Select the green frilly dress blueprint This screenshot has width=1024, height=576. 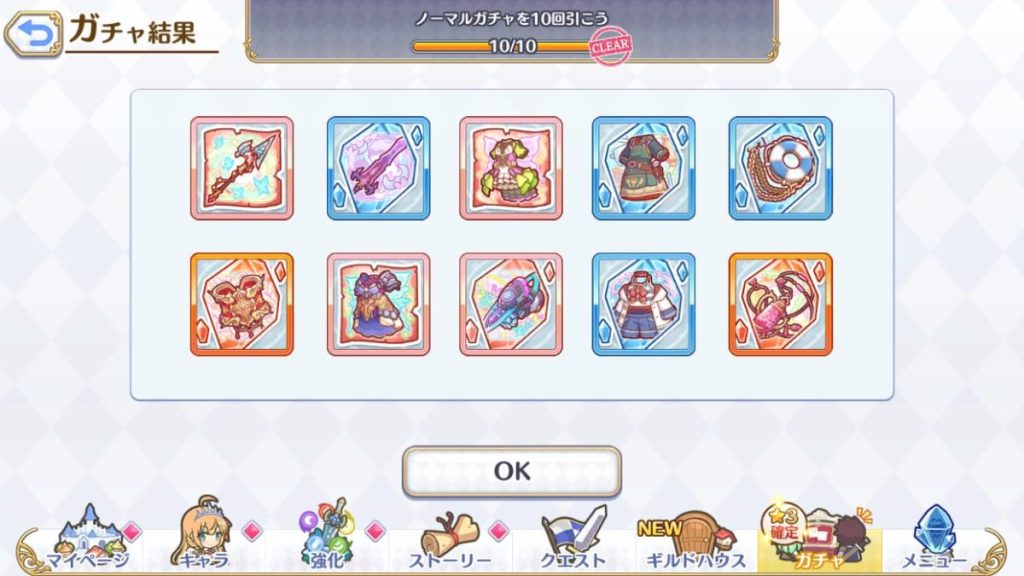click(x=511, y=168)
